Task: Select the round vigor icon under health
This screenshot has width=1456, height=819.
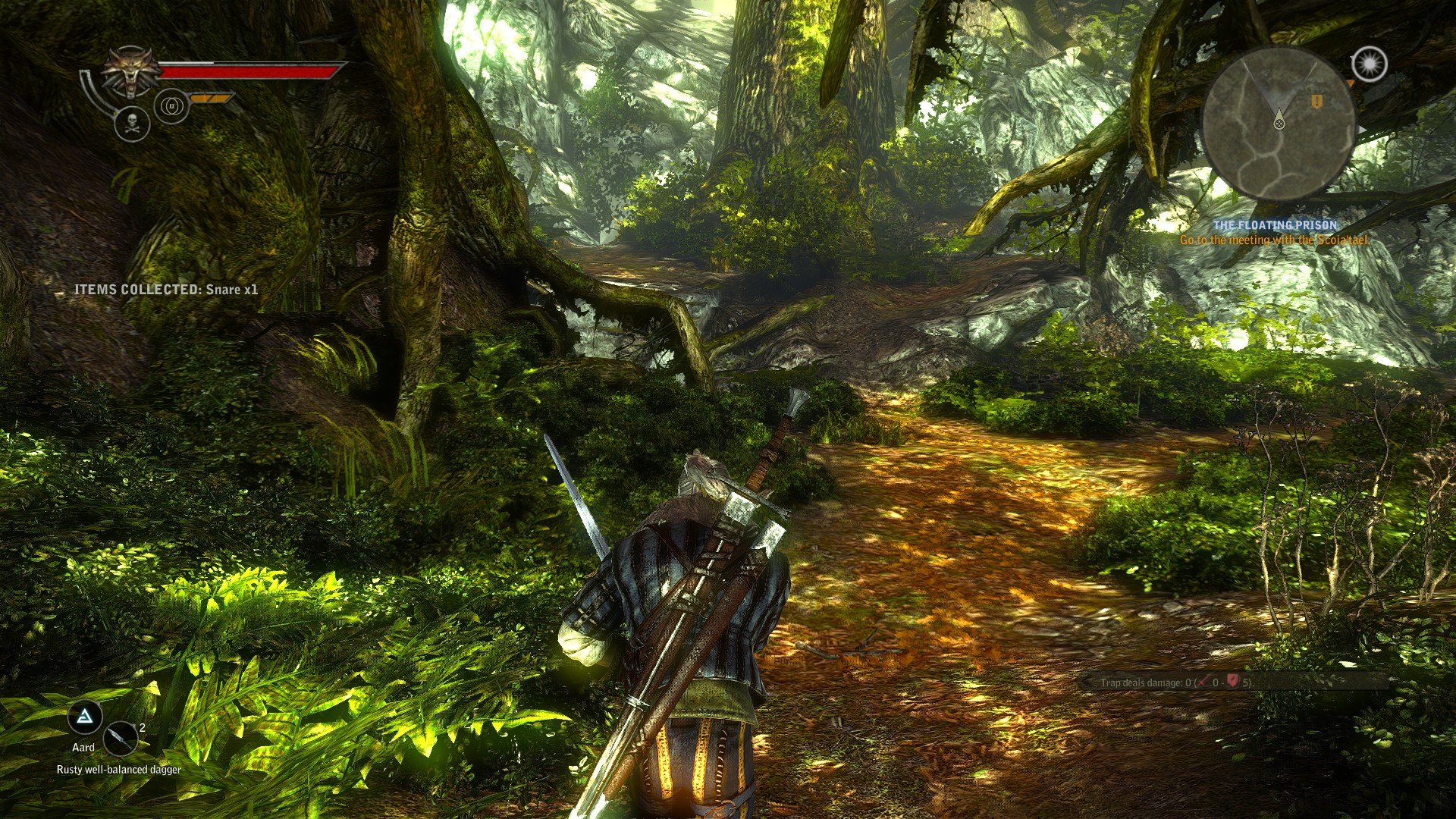Action: coord(171,106)
